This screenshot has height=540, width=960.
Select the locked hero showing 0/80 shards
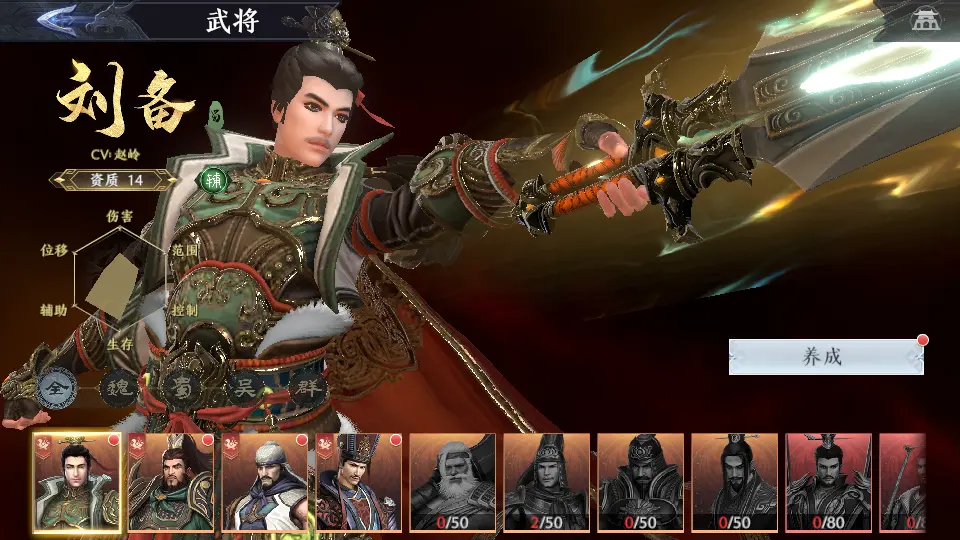tap(828, 482)
